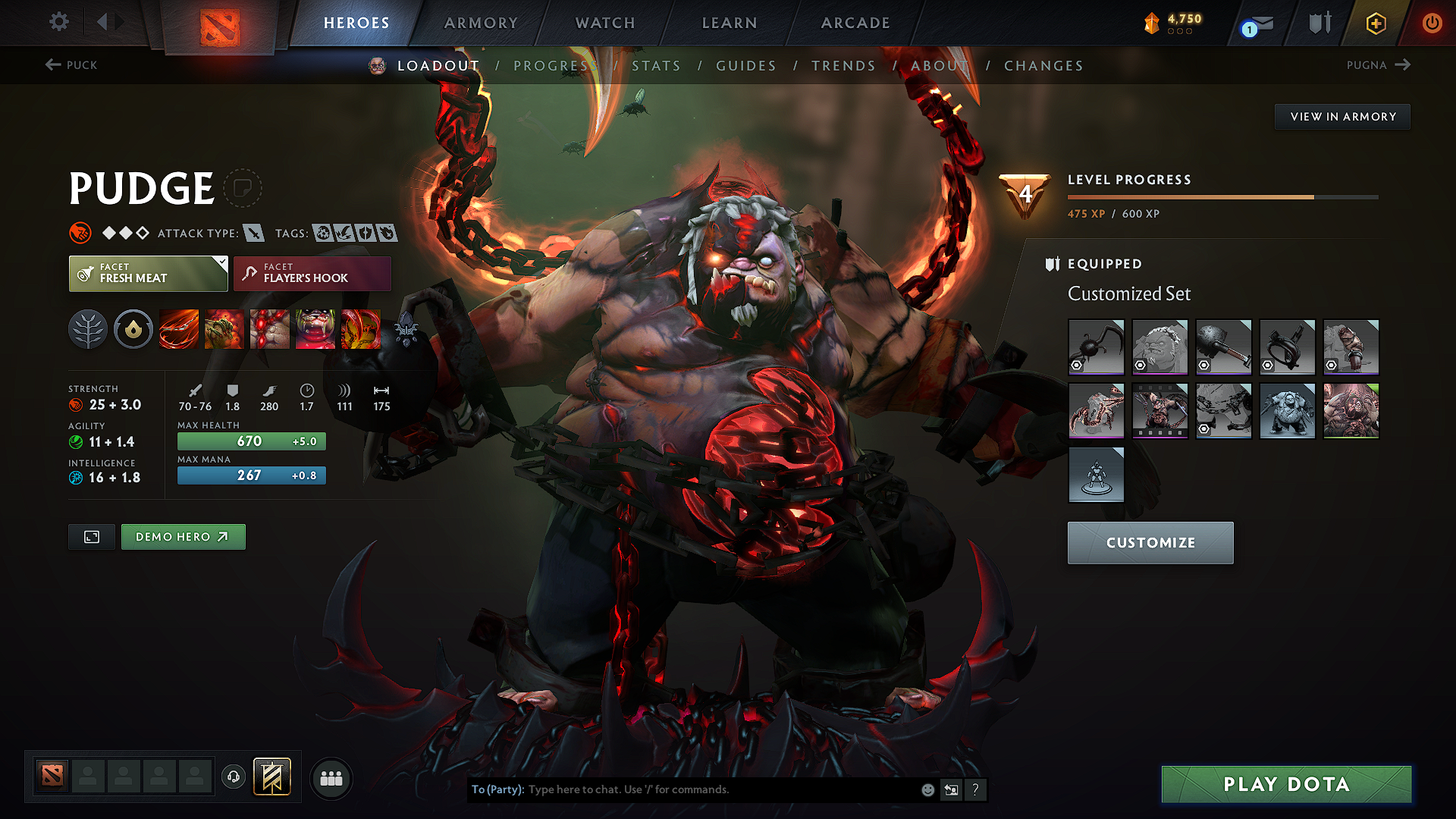View the Rot ability icon
The image size is (1456, 819).
224,329
